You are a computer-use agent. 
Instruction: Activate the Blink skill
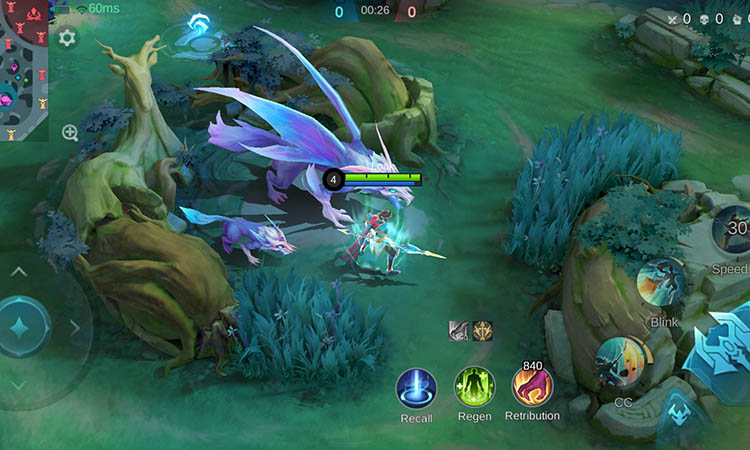click(661, 282)
